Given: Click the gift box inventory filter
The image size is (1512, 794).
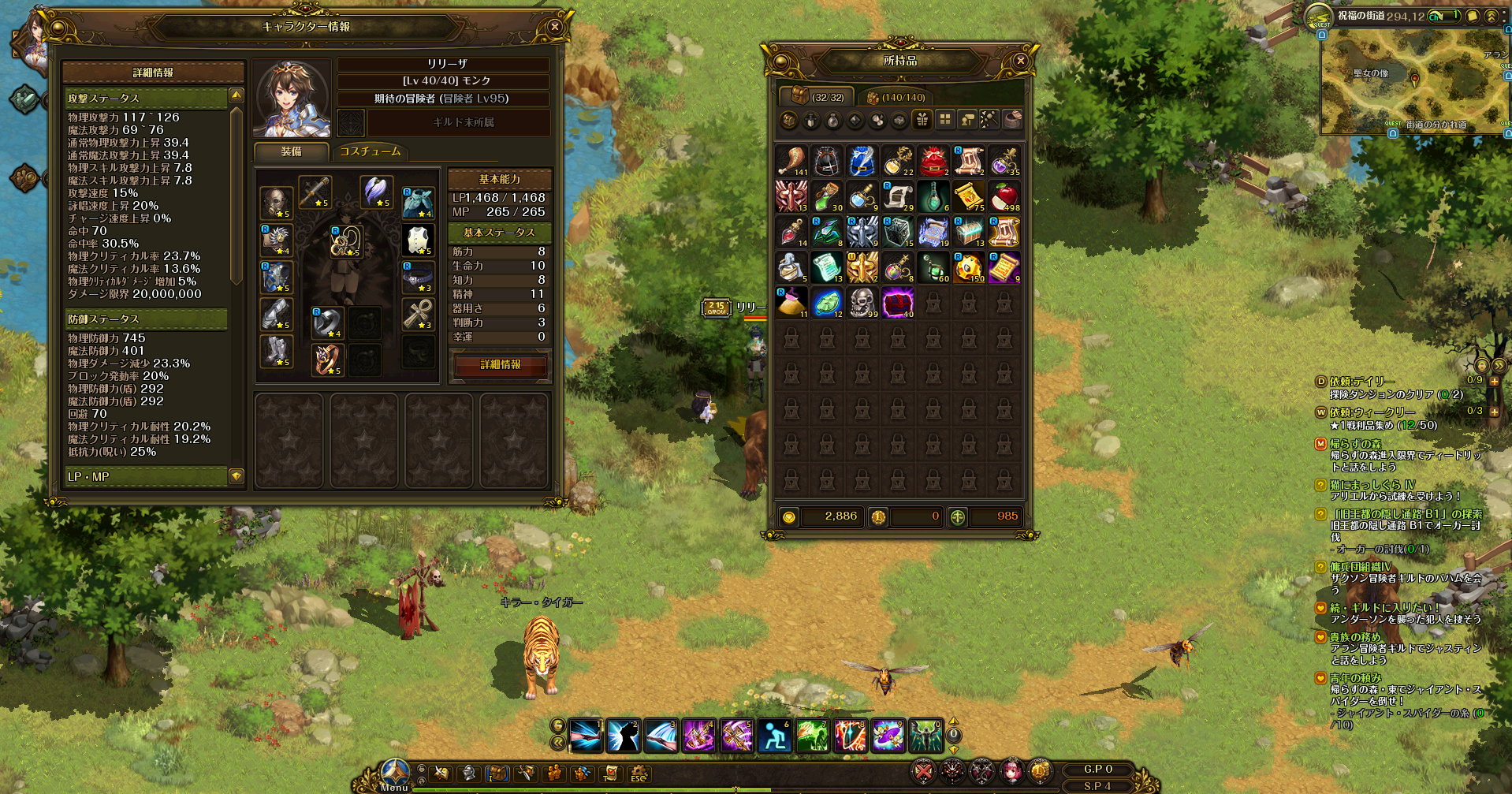Looking at the screenshot, I should [x=922, y=120].
